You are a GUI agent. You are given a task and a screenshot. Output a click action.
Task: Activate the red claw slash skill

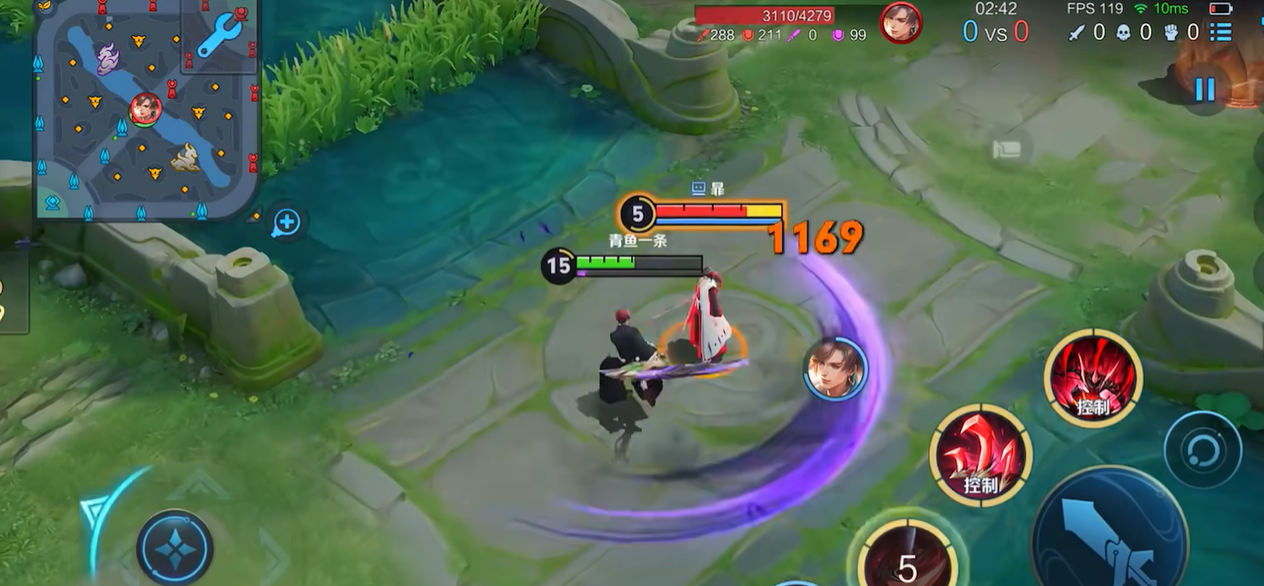(x=980, y=455)
